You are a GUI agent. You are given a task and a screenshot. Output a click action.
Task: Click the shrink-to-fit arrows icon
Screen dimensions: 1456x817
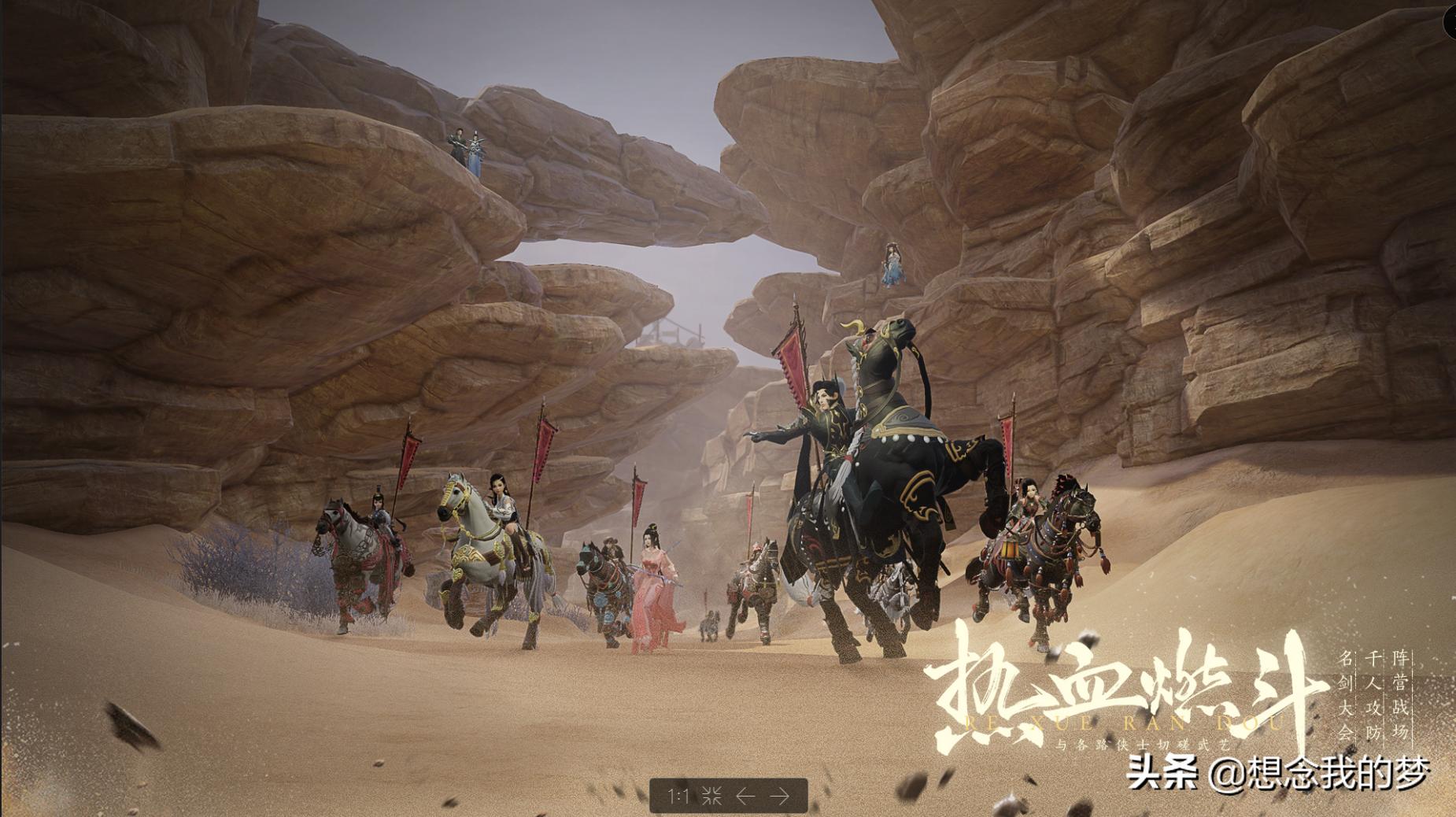click(x=711, y=796)
